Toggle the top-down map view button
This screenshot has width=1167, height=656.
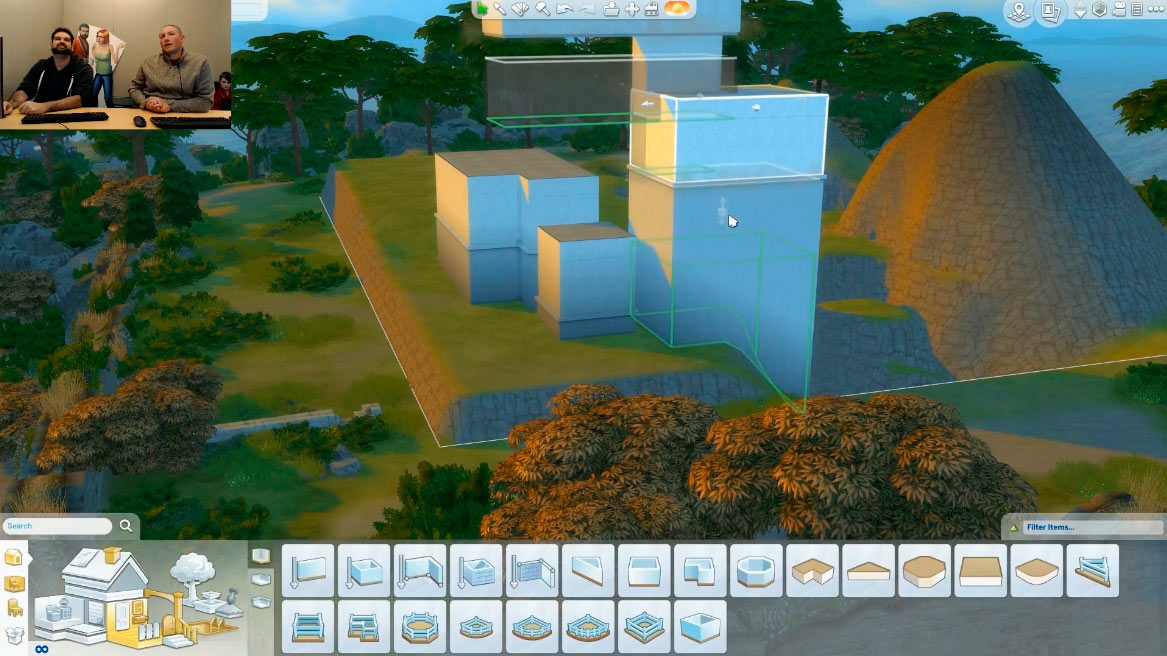1018,11
